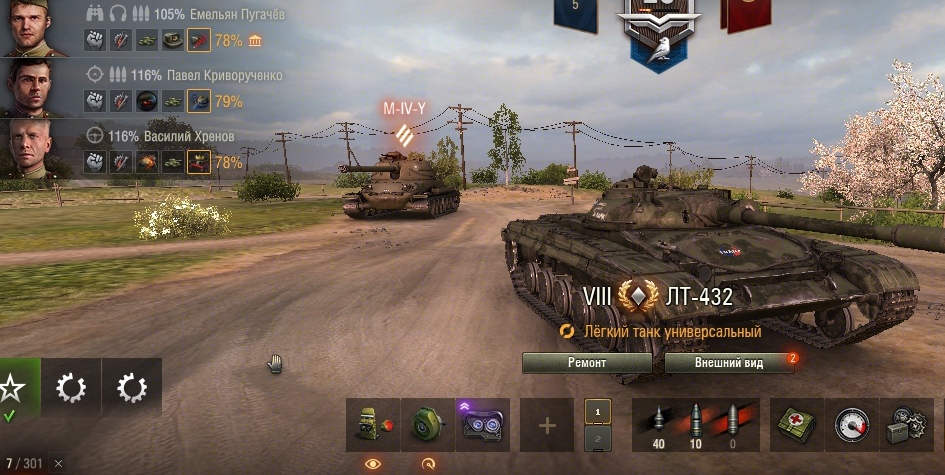The image size is (945, 475).
Task: Choose the shell slot with 10 rounds
Action: (696, 424)
